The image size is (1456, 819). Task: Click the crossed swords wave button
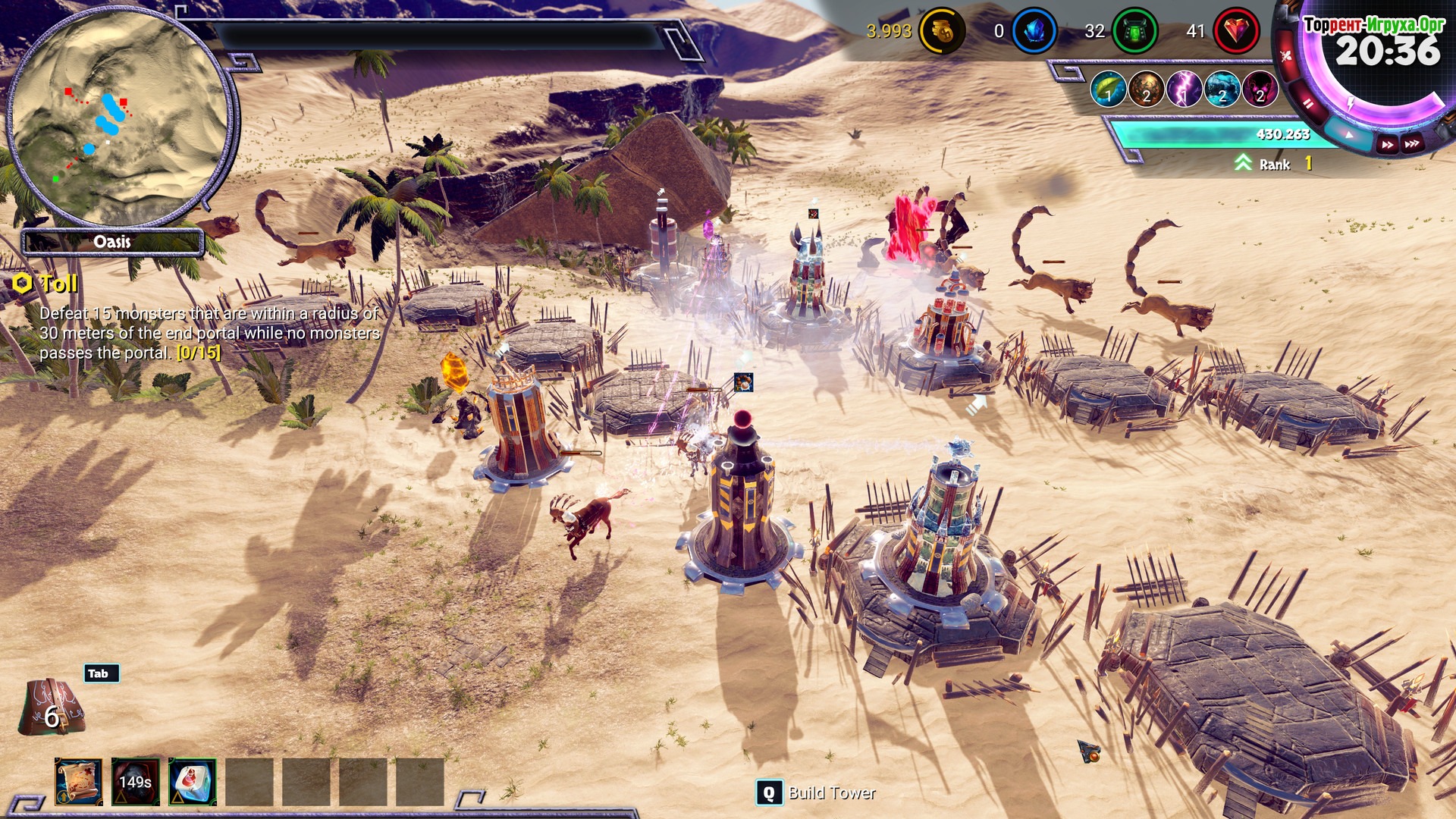(1286, 55)
